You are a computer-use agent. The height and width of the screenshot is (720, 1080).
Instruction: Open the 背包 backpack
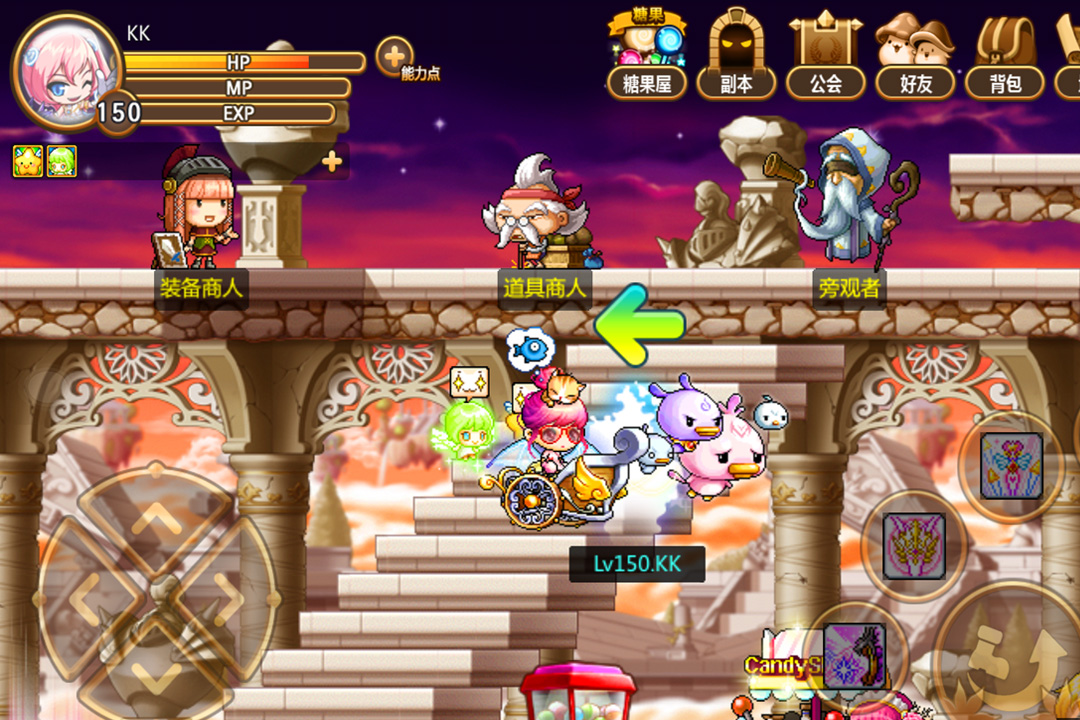coord(1005,58)
